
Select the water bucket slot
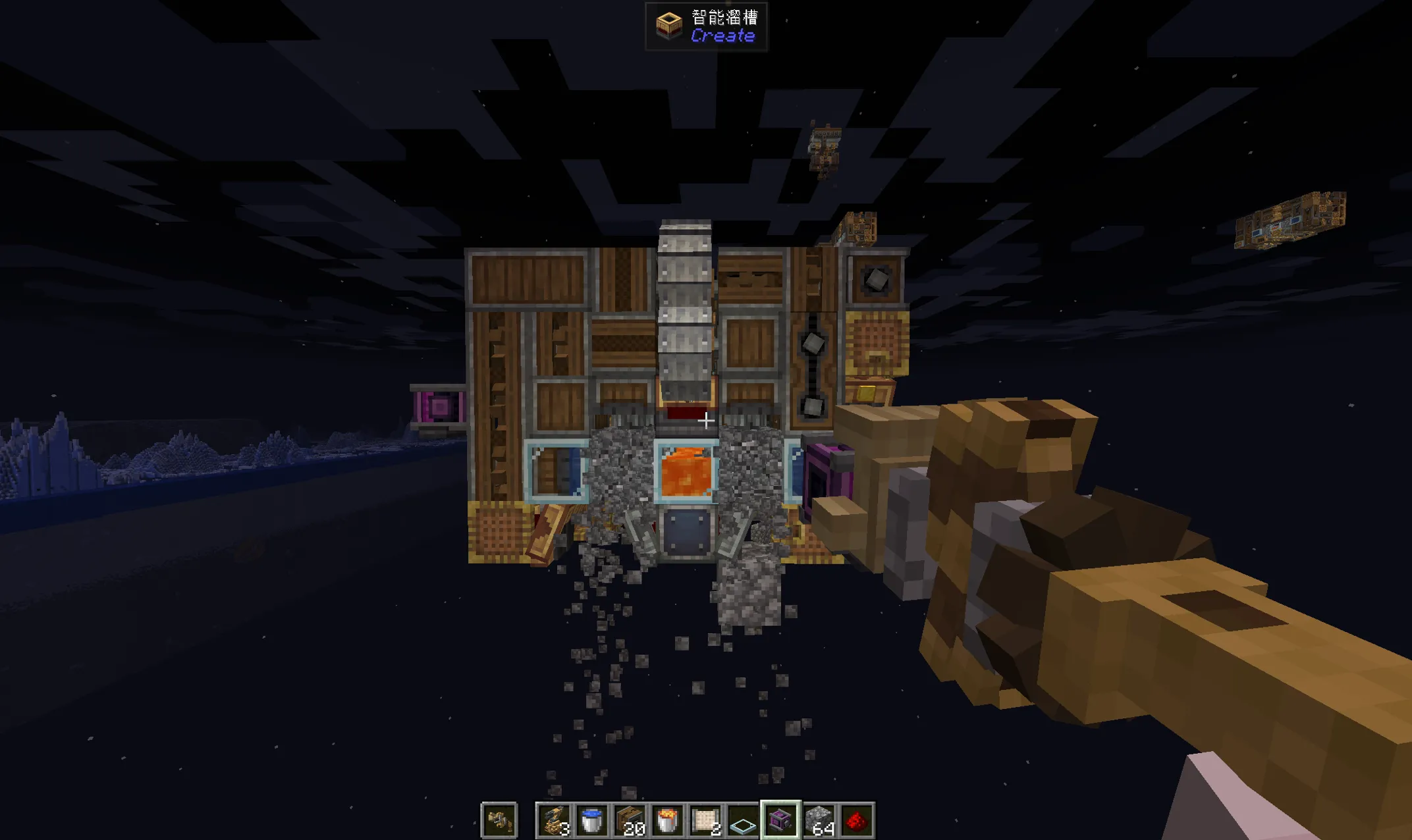pos(591,820)
